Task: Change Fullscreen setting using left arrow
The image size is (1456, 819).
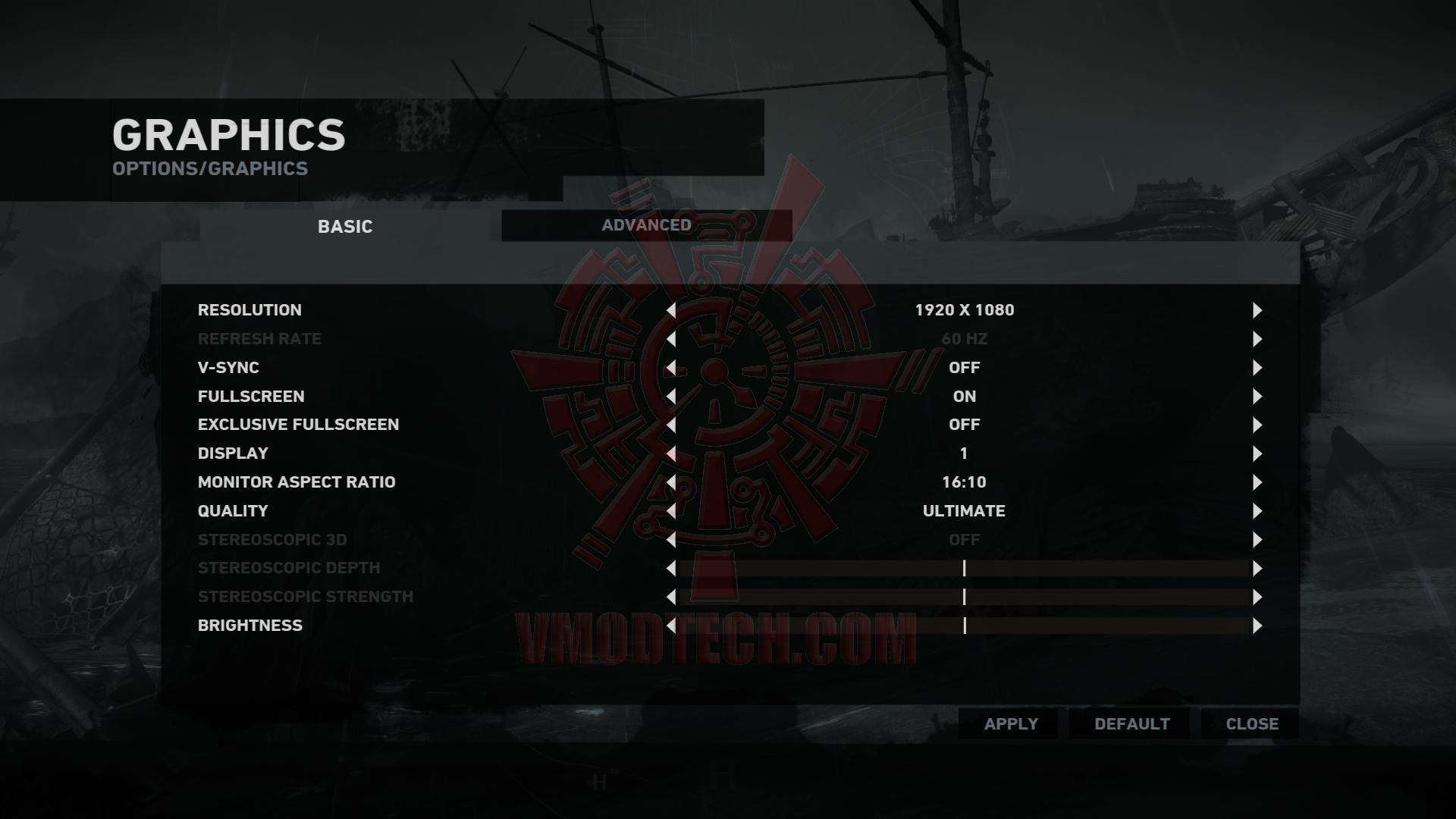Action: tap(671, 397)
